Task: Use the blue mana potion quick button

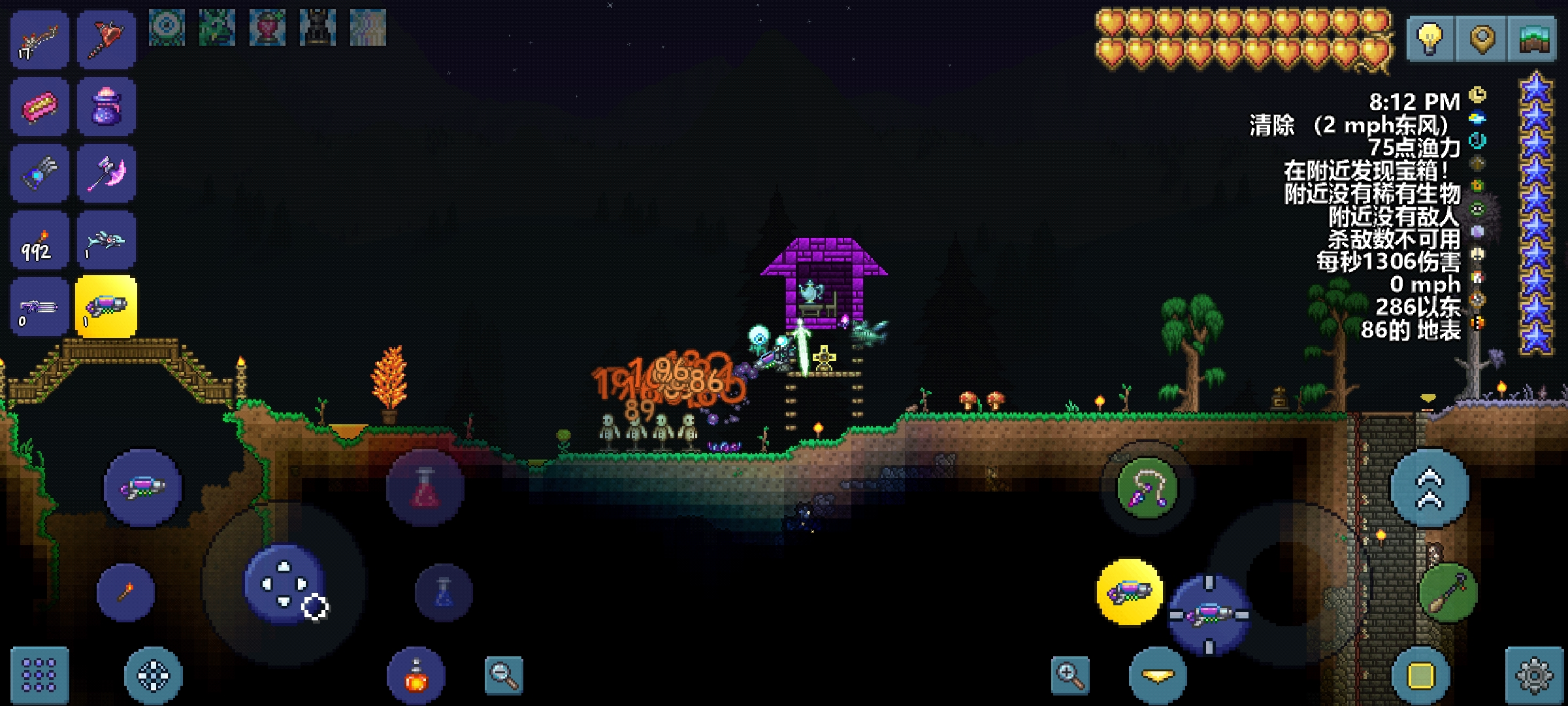Action: (444, 592)
